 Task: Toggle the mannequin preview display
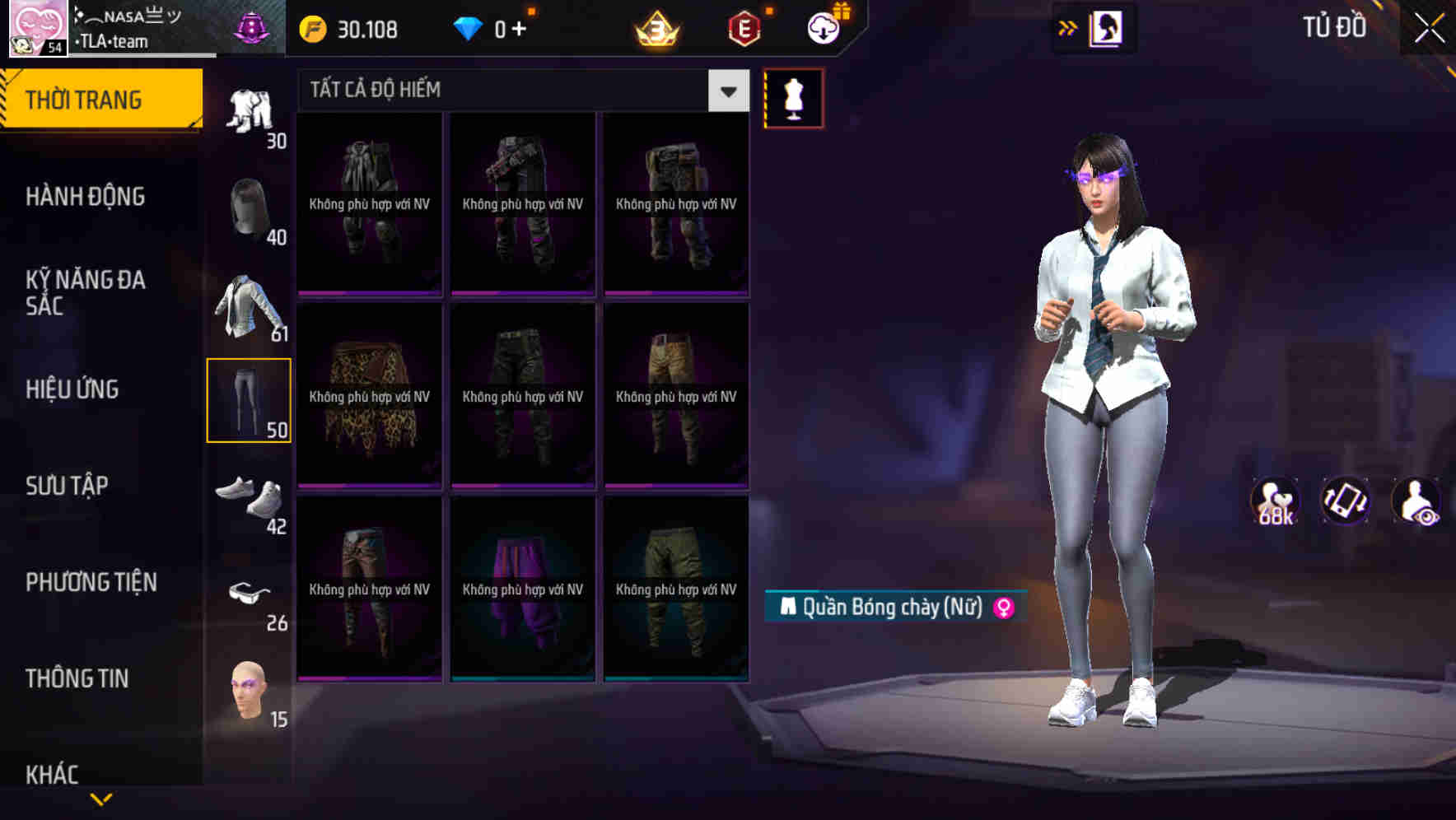(793, 97)
